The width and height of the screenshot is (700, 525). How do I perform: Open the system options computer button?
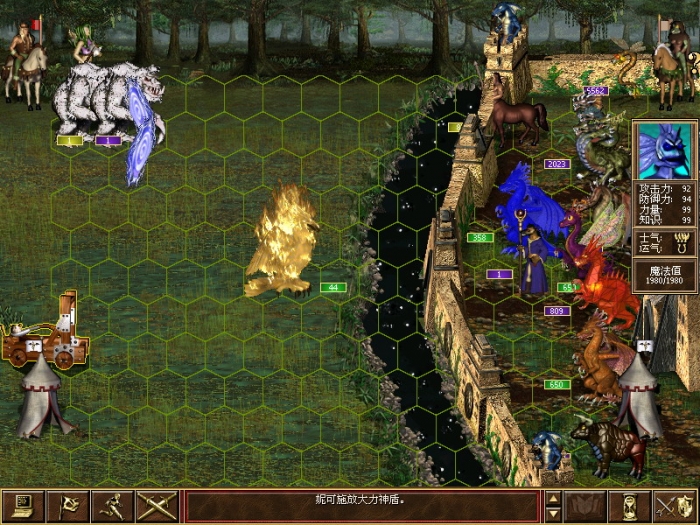point(22,506)
